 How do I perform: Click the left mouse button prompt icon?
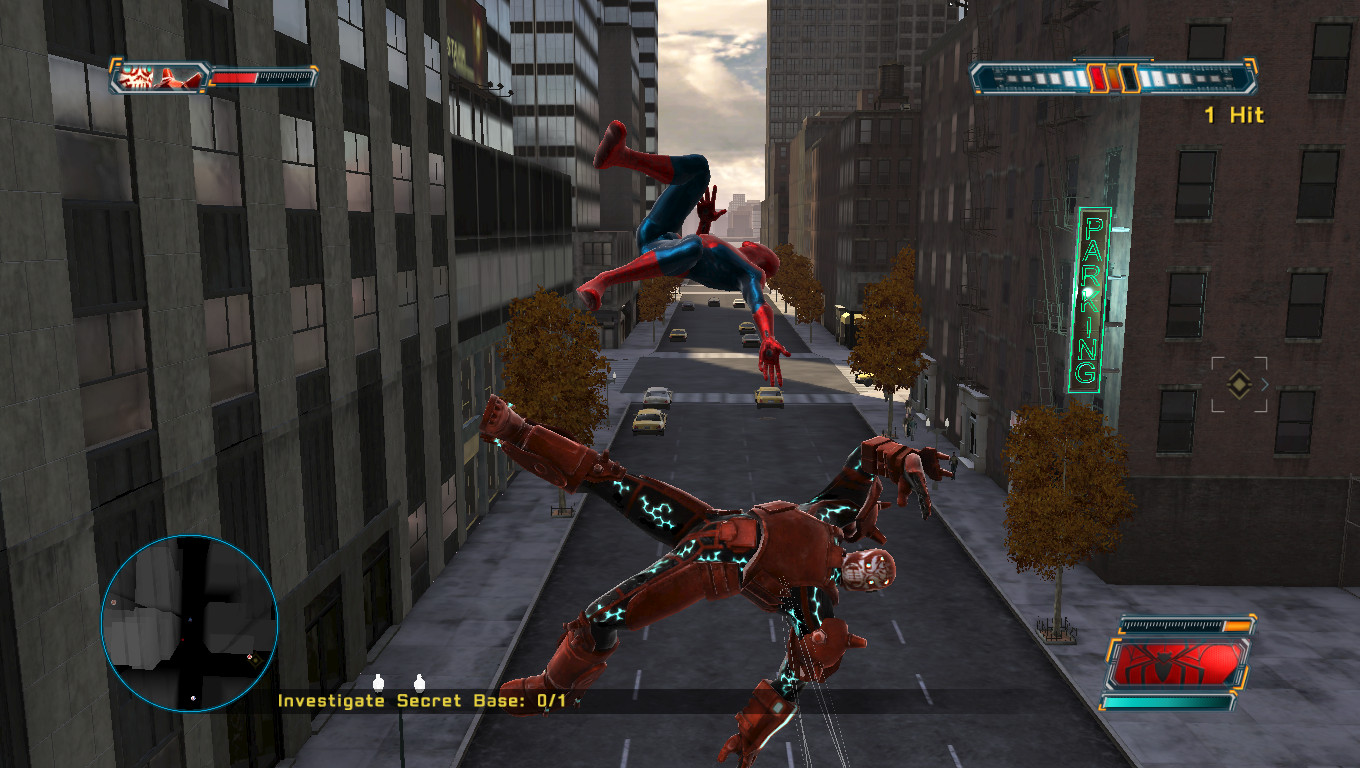coord(378,684)
